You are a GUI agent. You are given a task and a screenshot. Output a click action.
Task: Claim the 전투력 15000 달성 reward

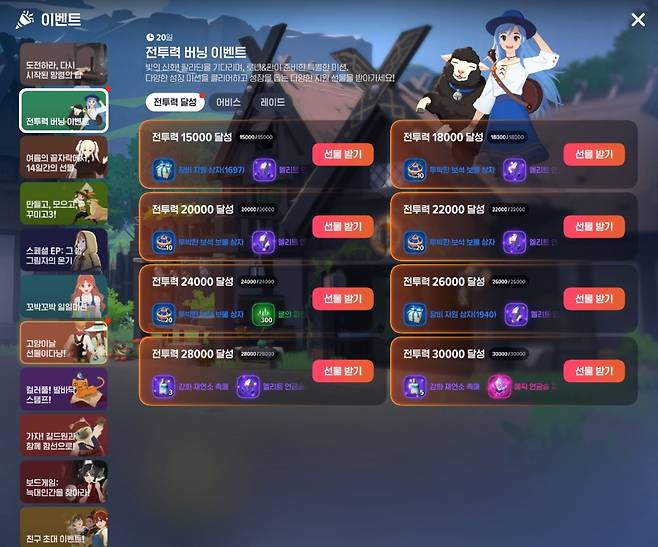[x=344, y=154]
